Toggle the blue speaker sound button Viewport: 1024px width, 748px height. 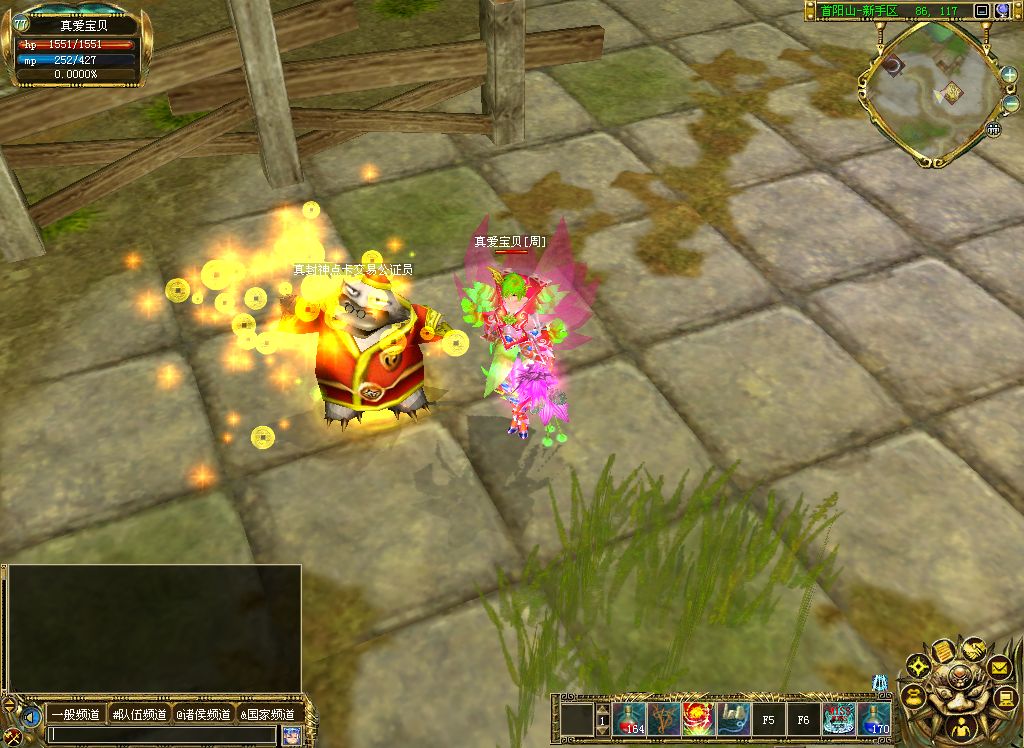point(32,716)
